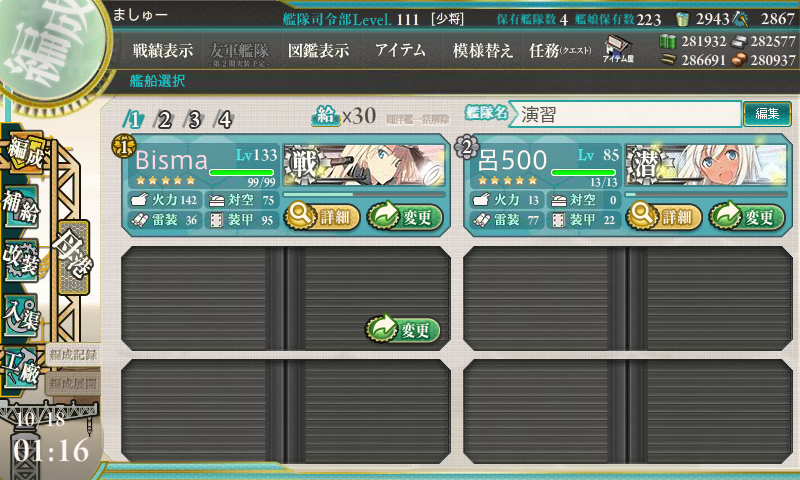The height and width of the screenshot is (480, 800).
Task: Change Bismarck with the 変更 button
Action: 404,215
